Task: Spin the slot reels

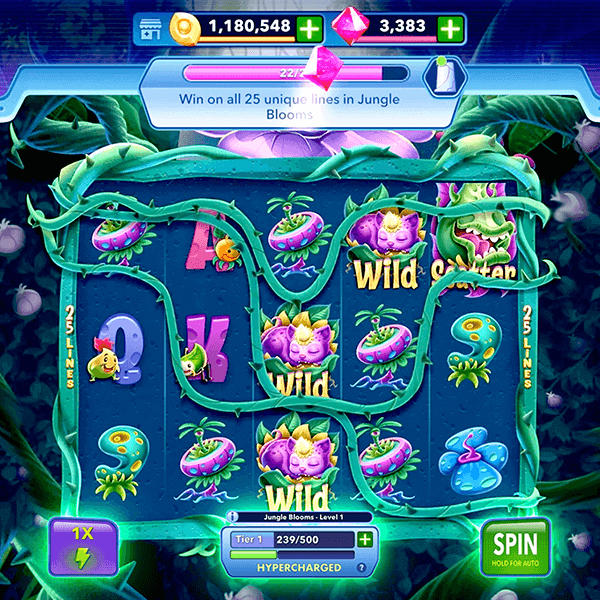Action: 516,548
